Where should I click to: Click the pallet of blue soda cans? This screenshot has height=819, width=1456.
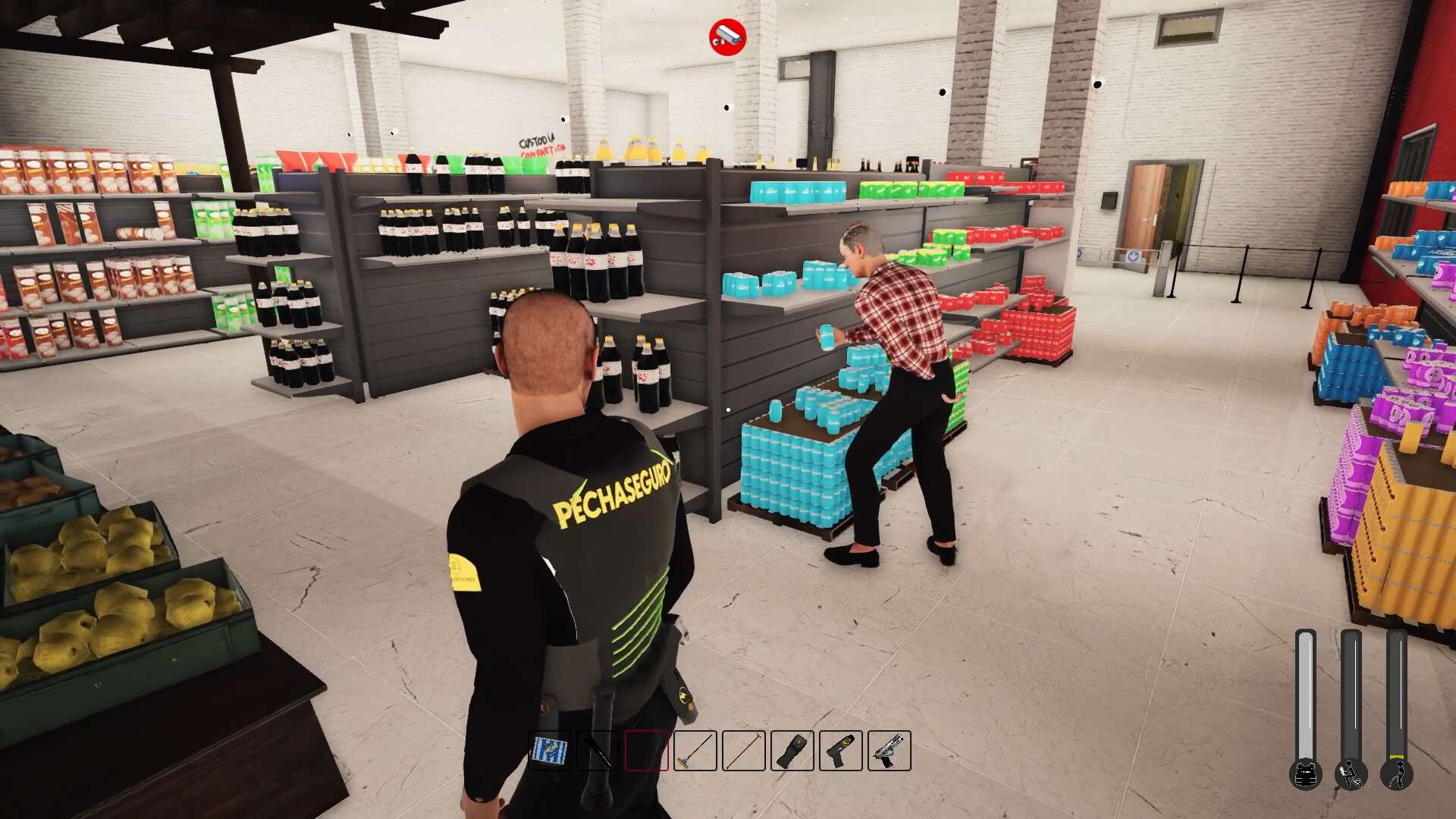coord(796,470)
